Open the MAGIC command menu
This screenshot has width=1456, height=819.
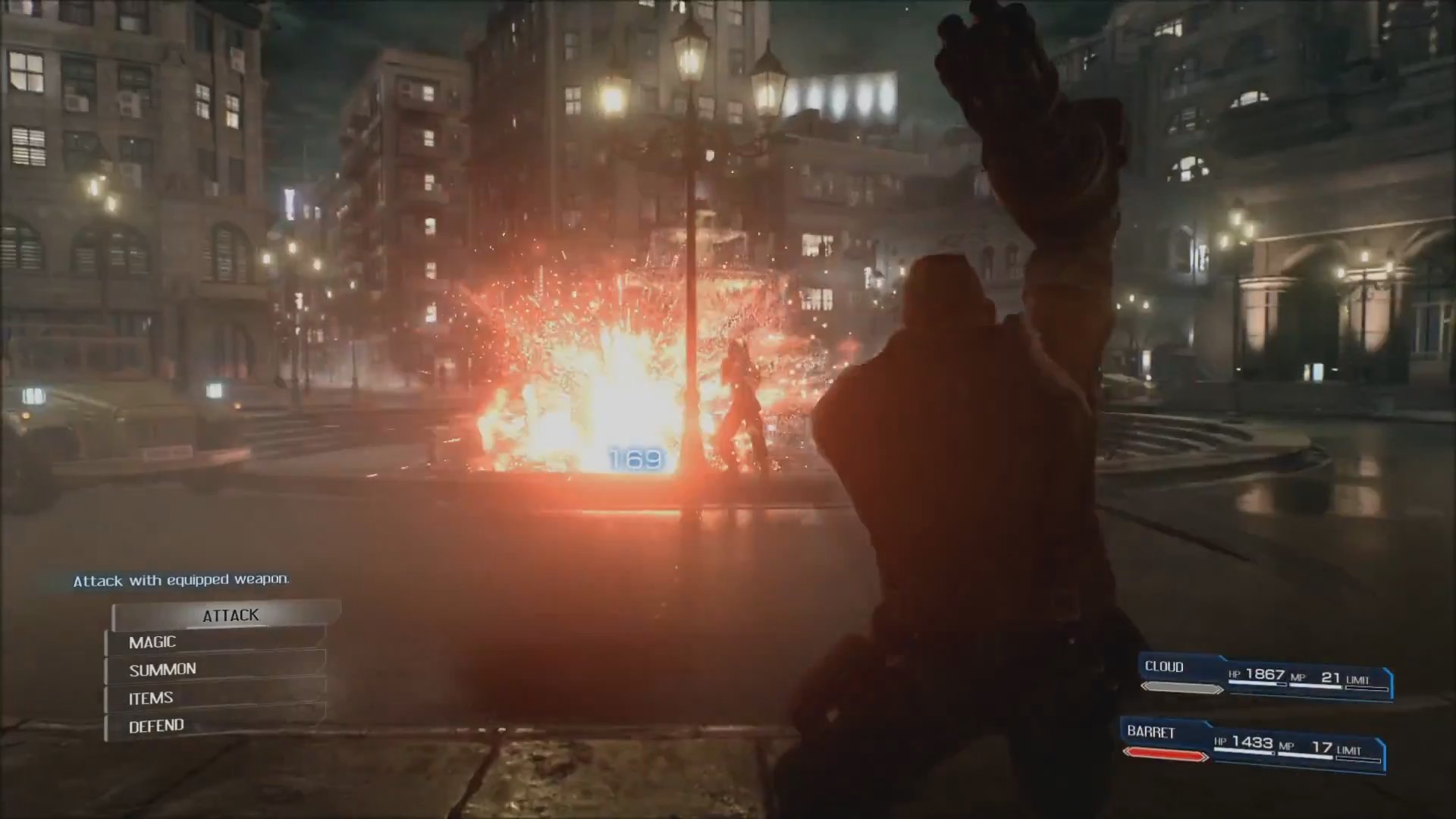[x=216, y=642]
